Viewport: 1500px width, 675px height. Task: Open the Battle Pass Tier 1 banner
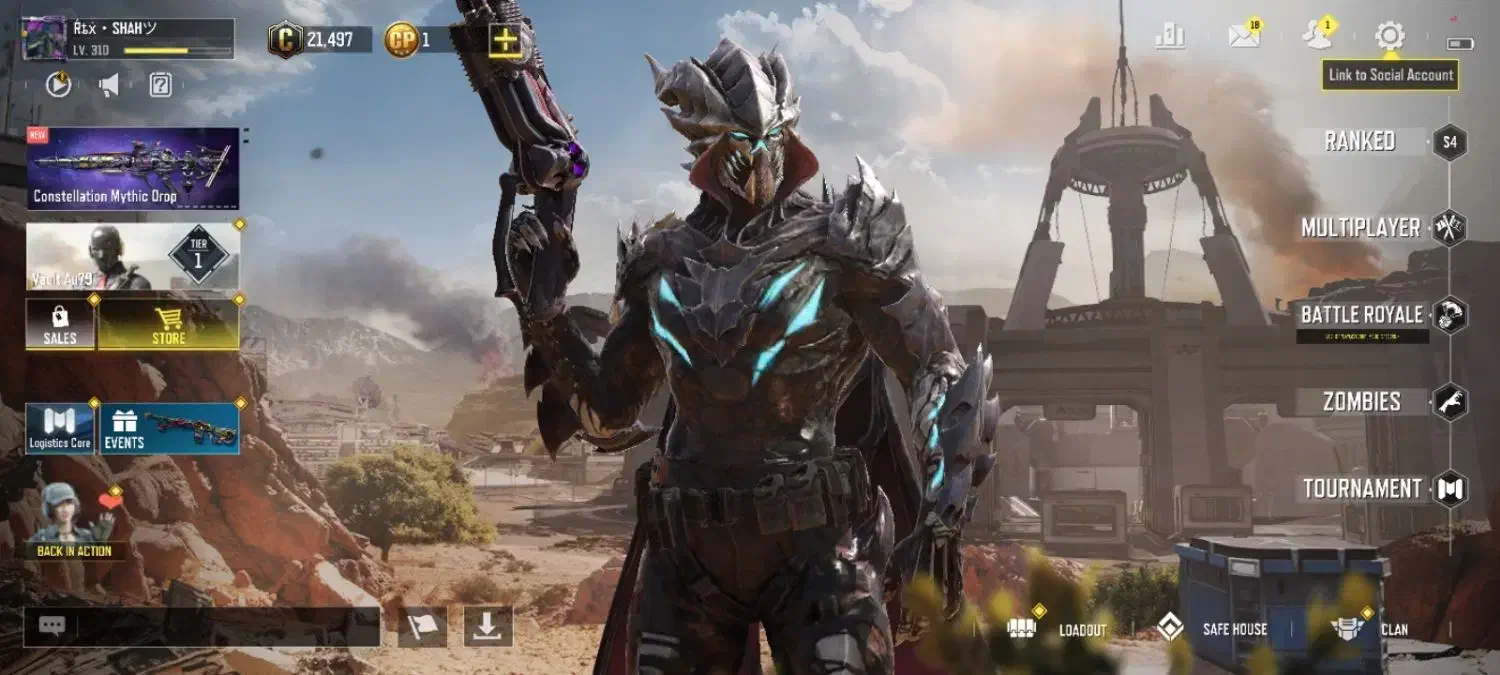pyautogui.click(x=133, y=256)
